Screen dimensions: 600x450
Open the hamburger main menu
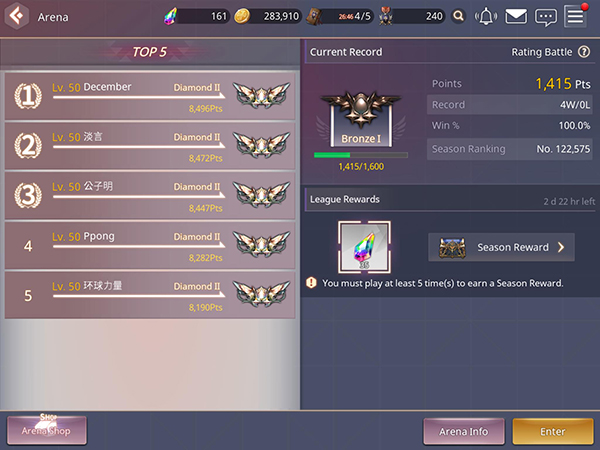[575, 16]
